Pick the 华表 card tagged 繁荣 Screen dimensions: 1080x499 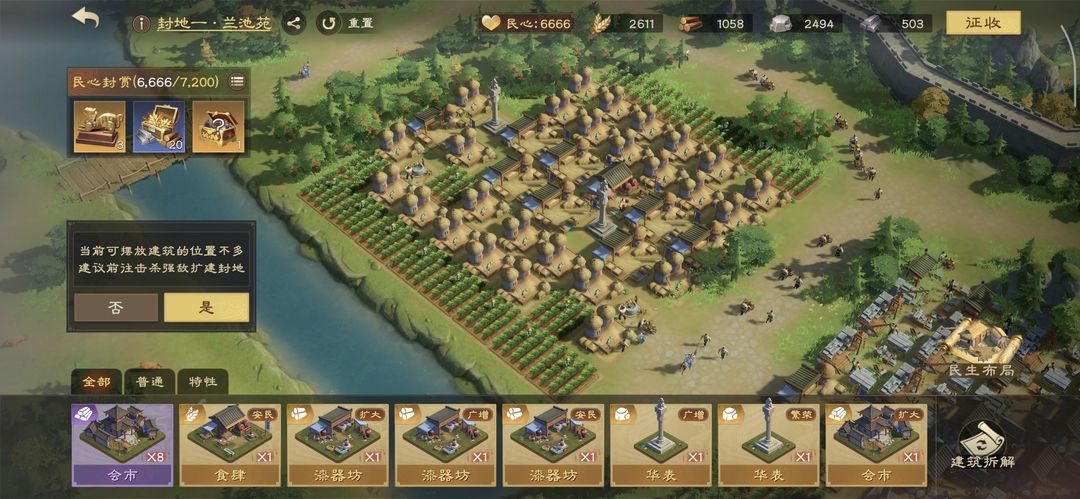768,444
